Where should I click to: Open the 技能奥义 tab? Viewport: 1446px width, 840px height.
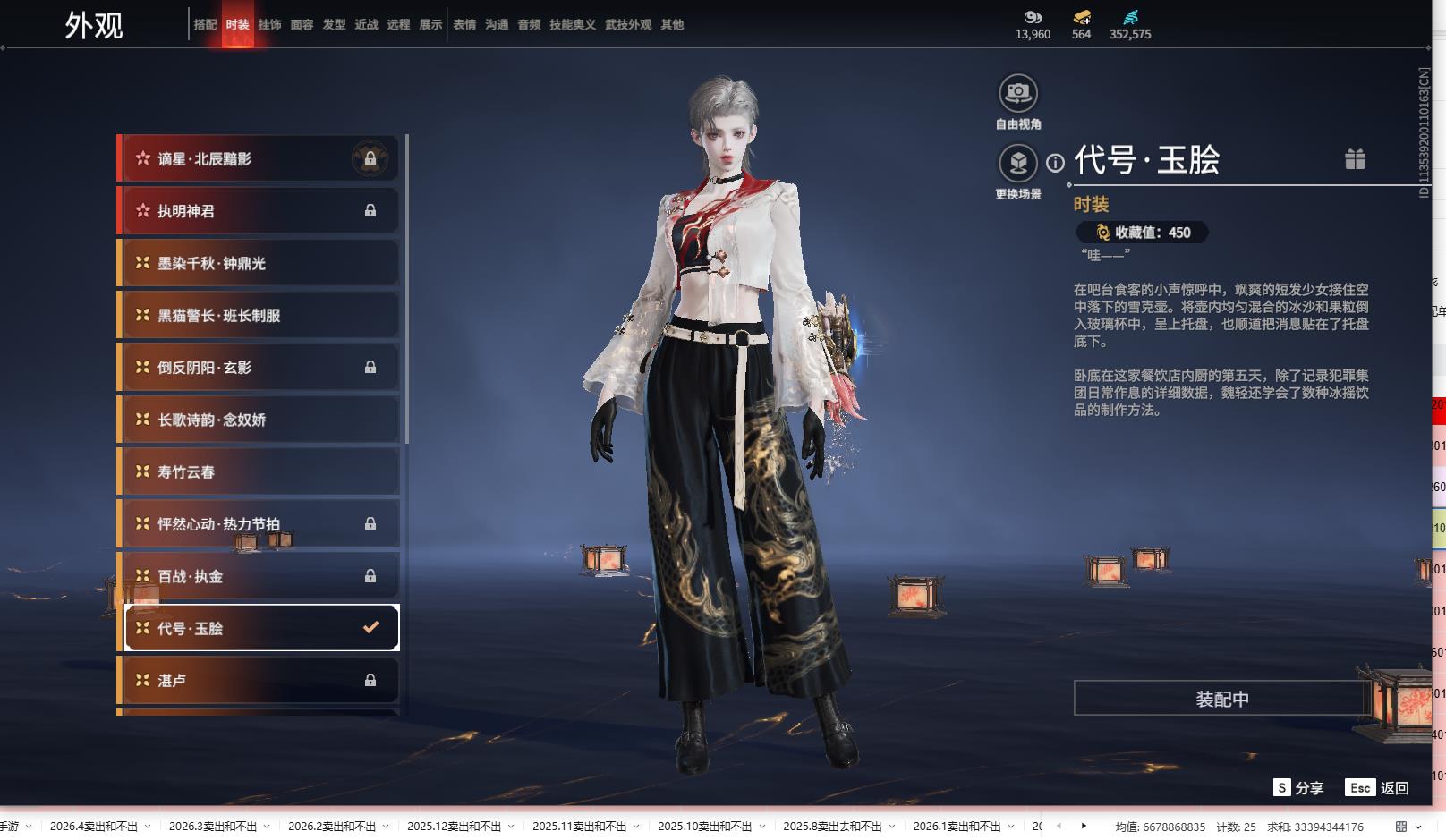click(572, 25)
